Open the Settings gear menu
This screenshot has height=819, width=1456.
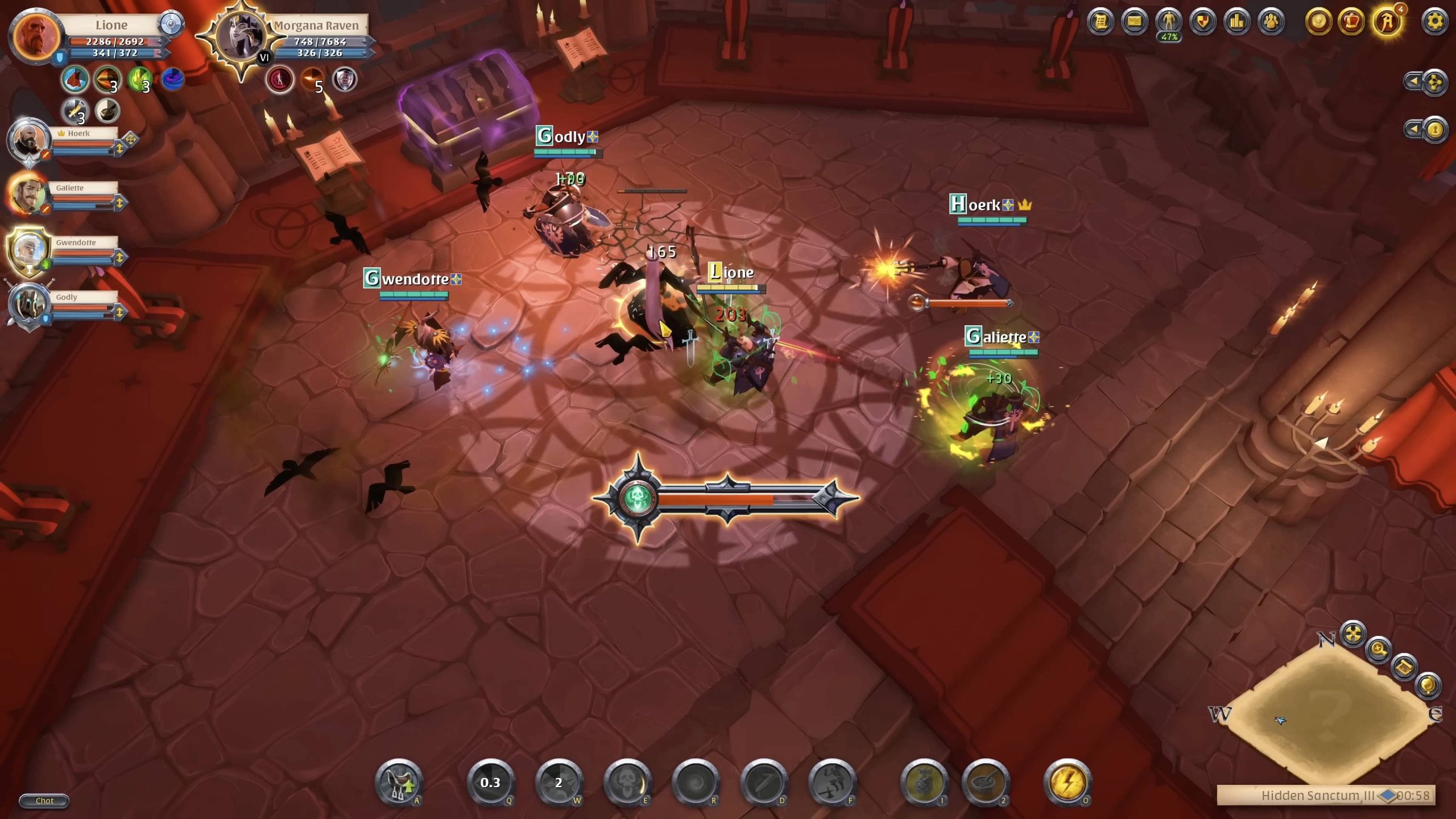coord(1434,22)
